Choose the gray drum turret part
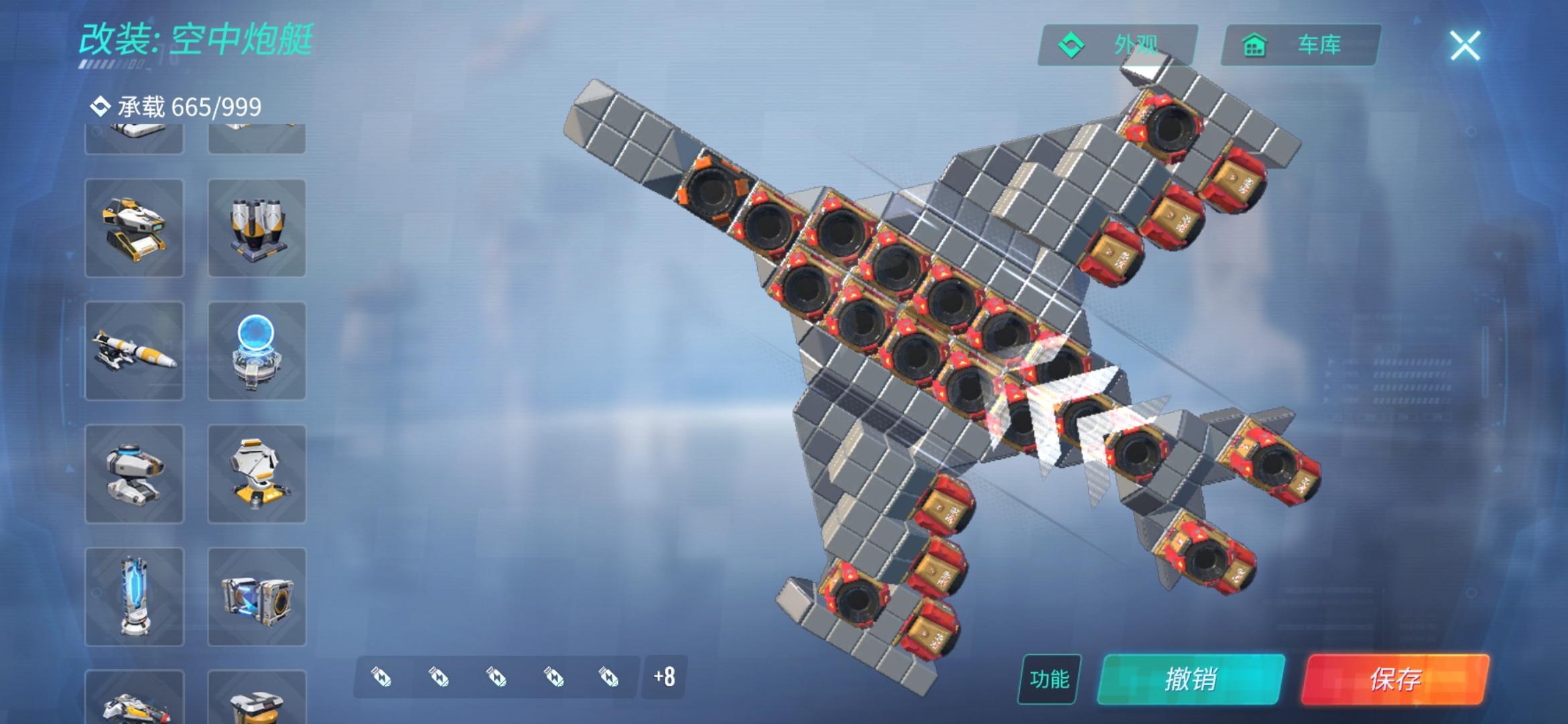This screenshot has height=724, width=1568. tap(134, 473)
